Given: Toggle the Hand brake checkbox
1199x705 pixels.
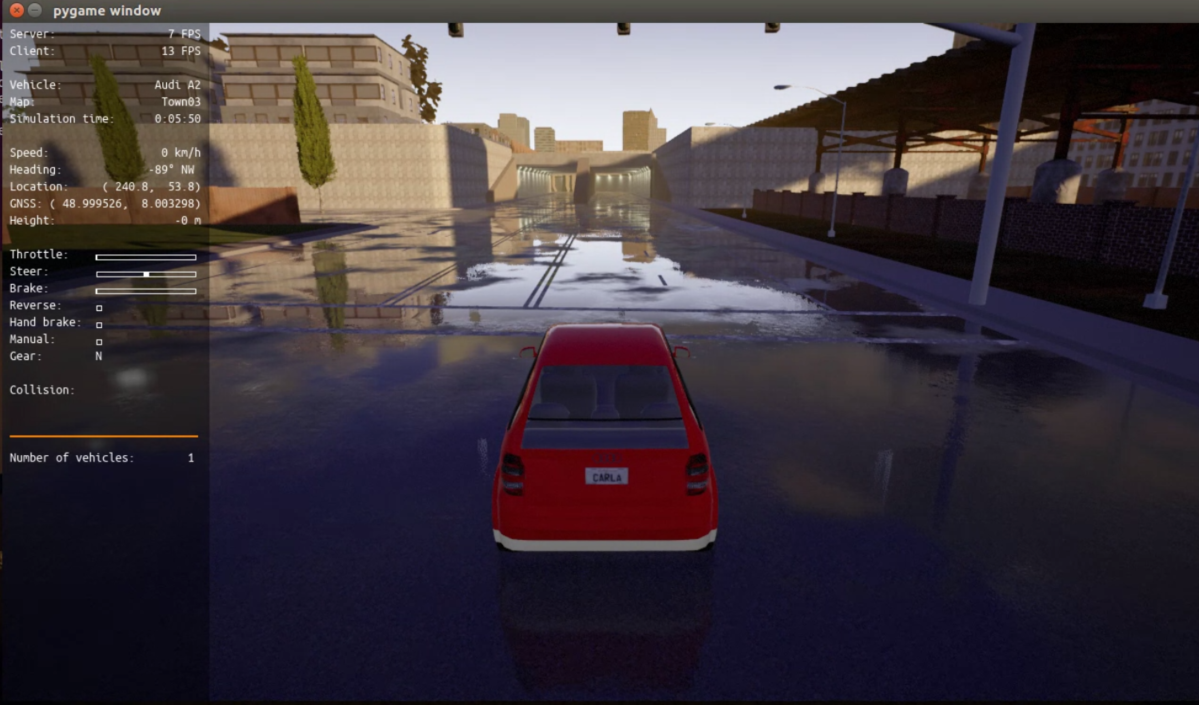Looking at the screenshot, I should point(99,325).
